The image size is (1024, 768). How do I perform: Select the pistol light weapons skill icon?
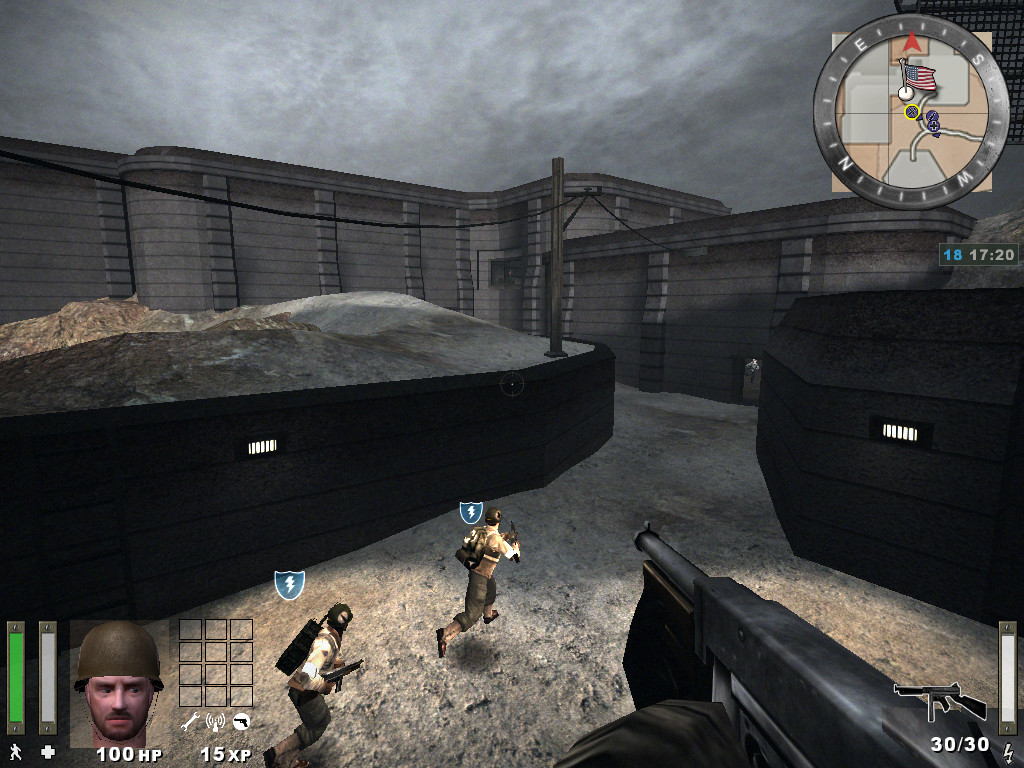240,720
